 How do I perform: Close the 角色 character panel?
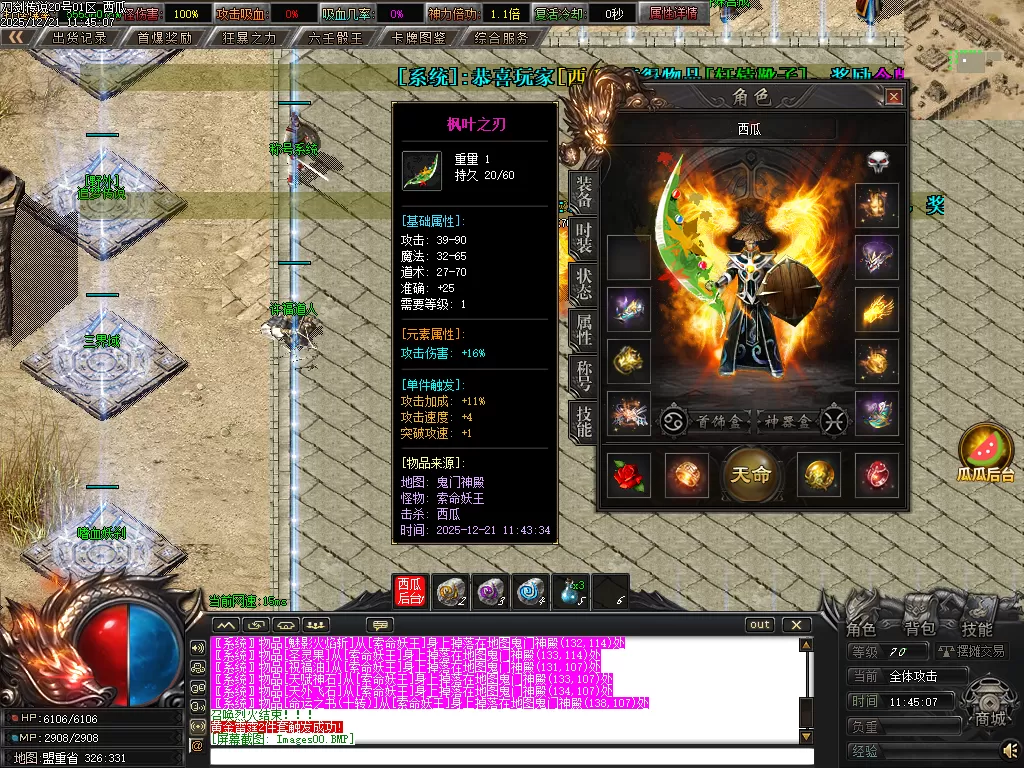893,97
